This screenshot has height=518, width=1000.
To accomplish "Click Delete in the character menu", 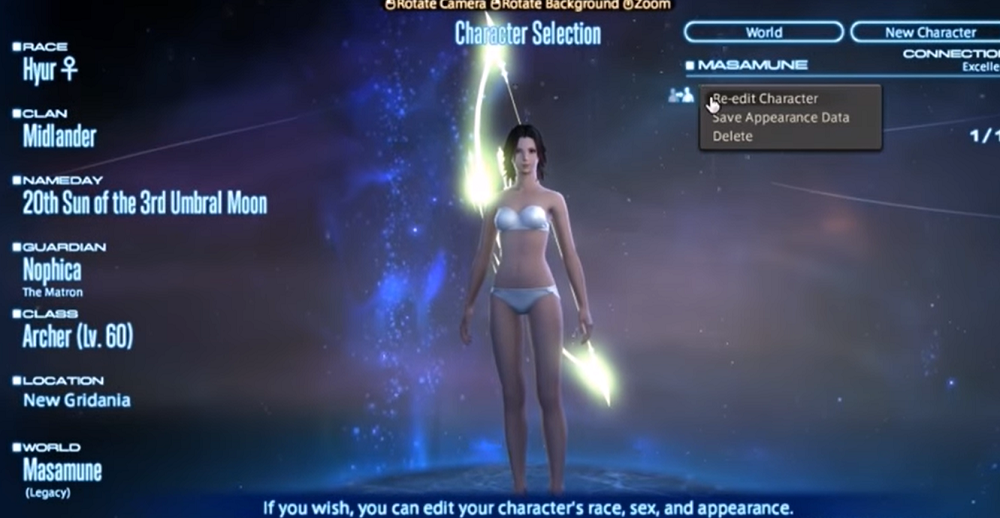I will [733, 136].
